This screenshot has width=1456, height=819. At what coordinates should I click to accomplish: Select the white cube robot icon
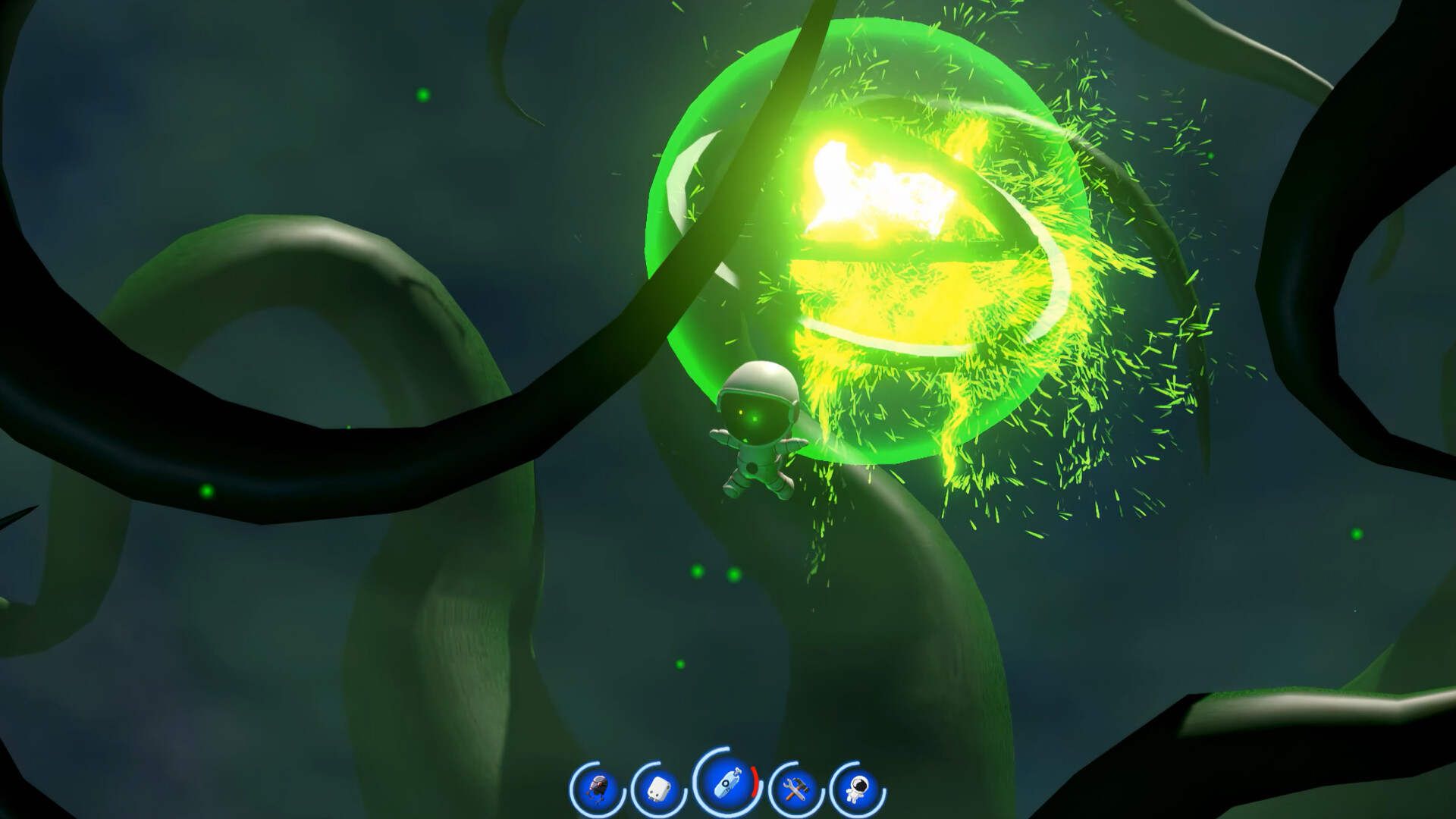(660, 787)
